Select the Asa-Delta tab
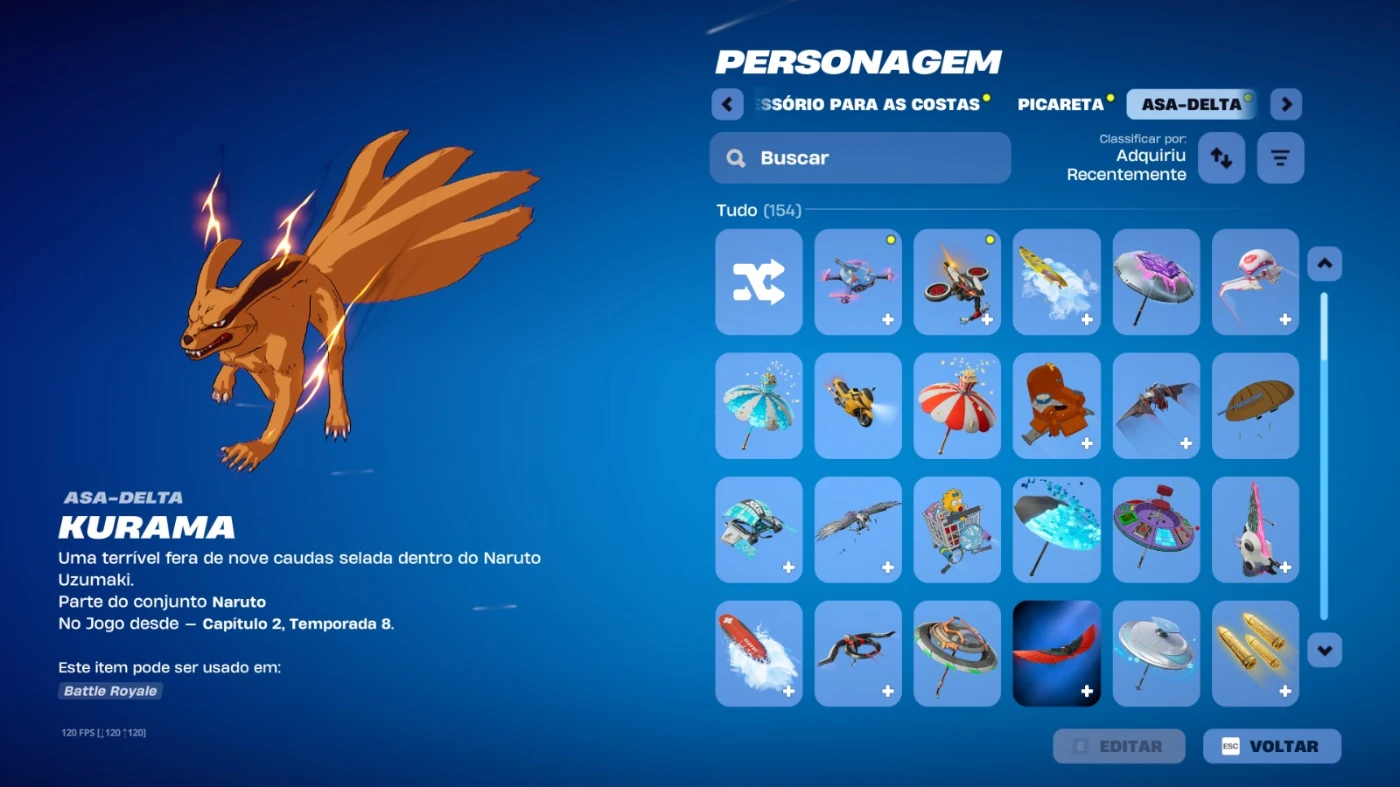The height and width of the screenshot is (787, 1400). pos(1190,104)
